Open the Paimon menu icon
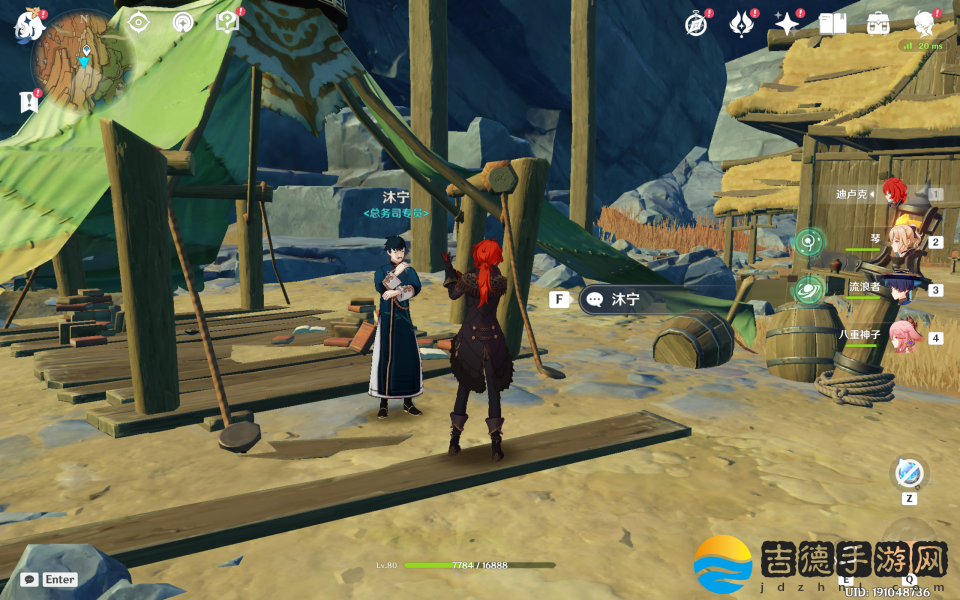 click(x=28, y=24)
